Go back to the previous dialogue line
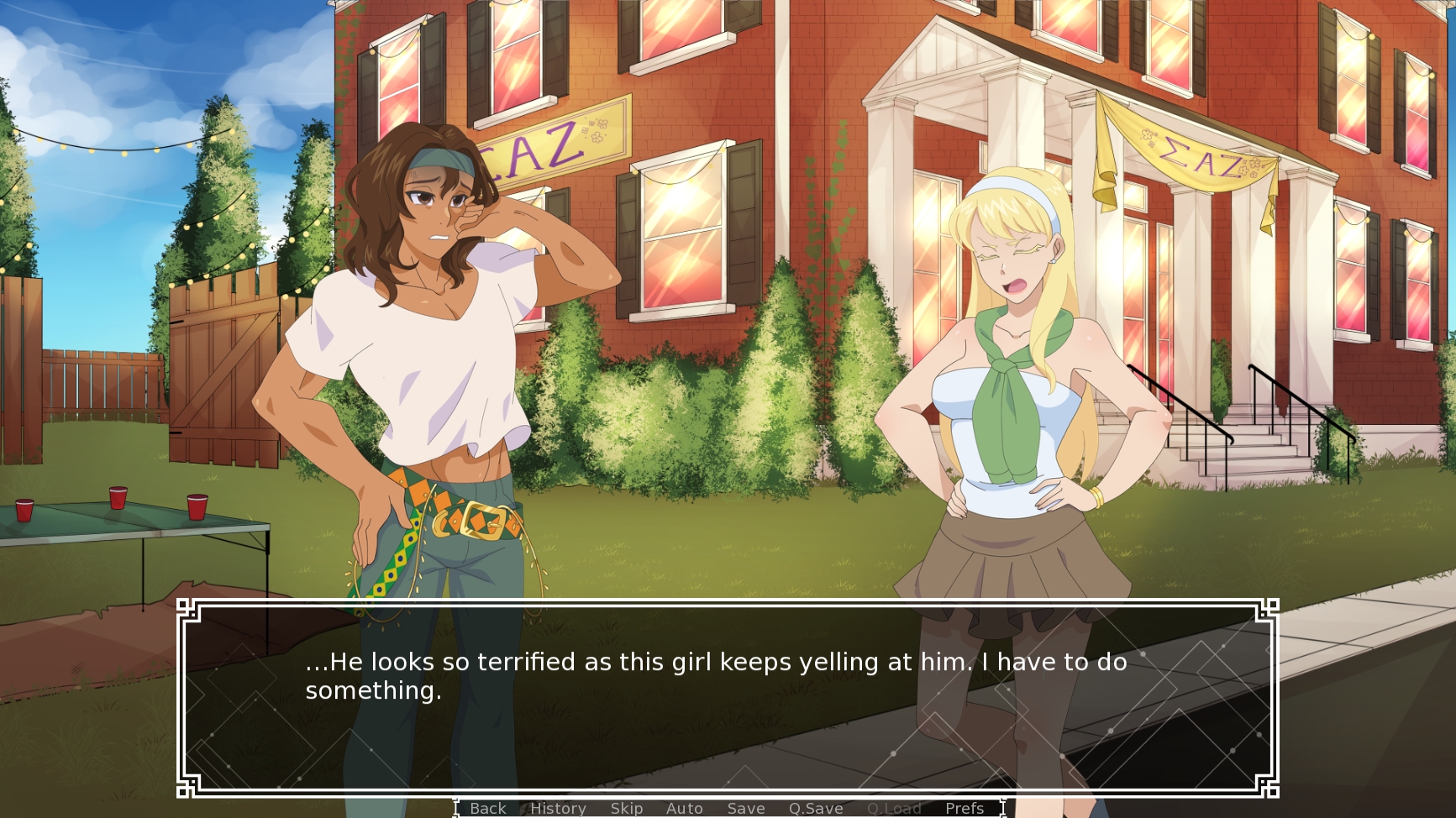 pyautogui.click(x=488, y=808)
